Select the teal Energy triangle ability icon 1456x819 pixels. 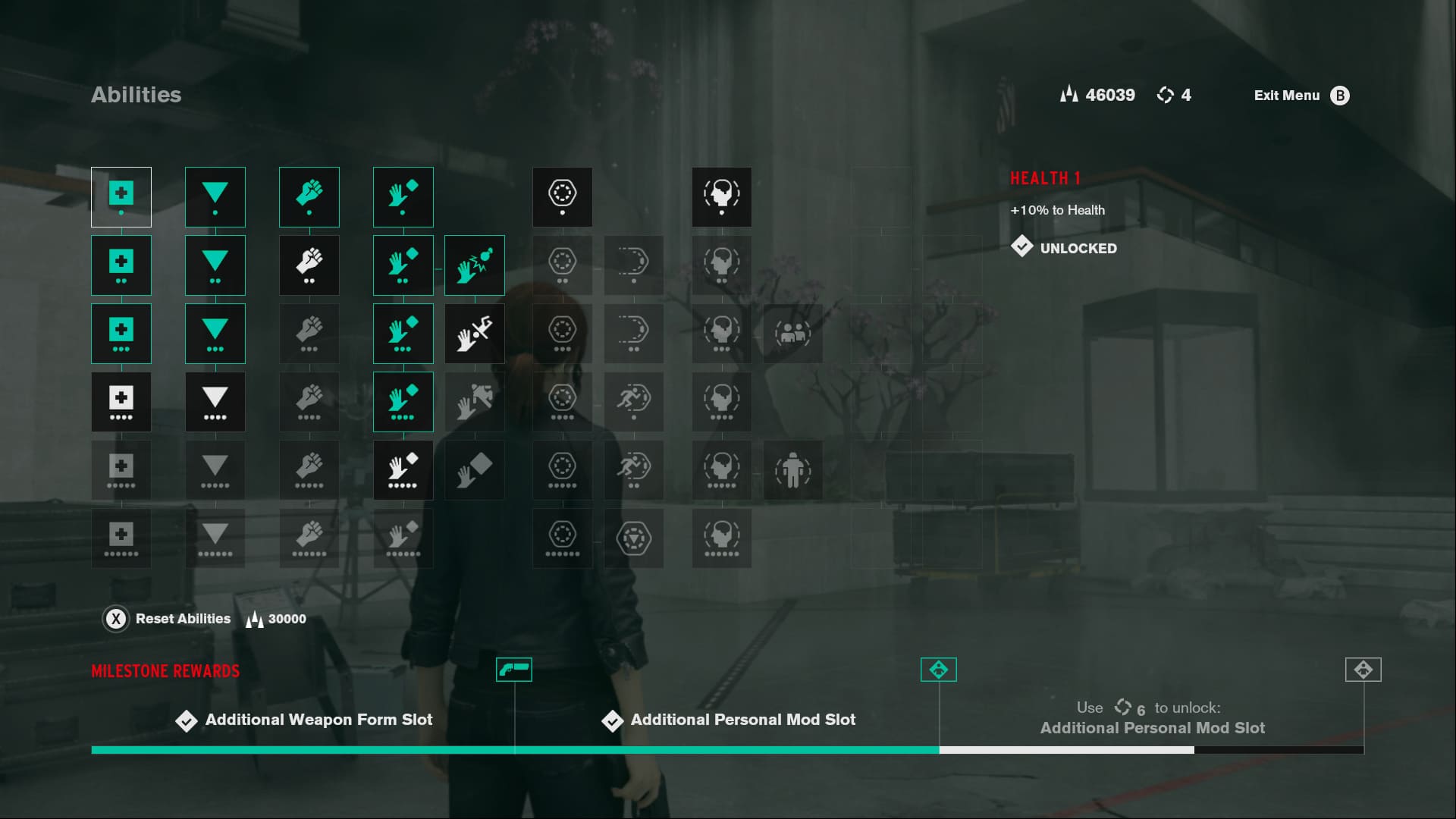[215, 197]
